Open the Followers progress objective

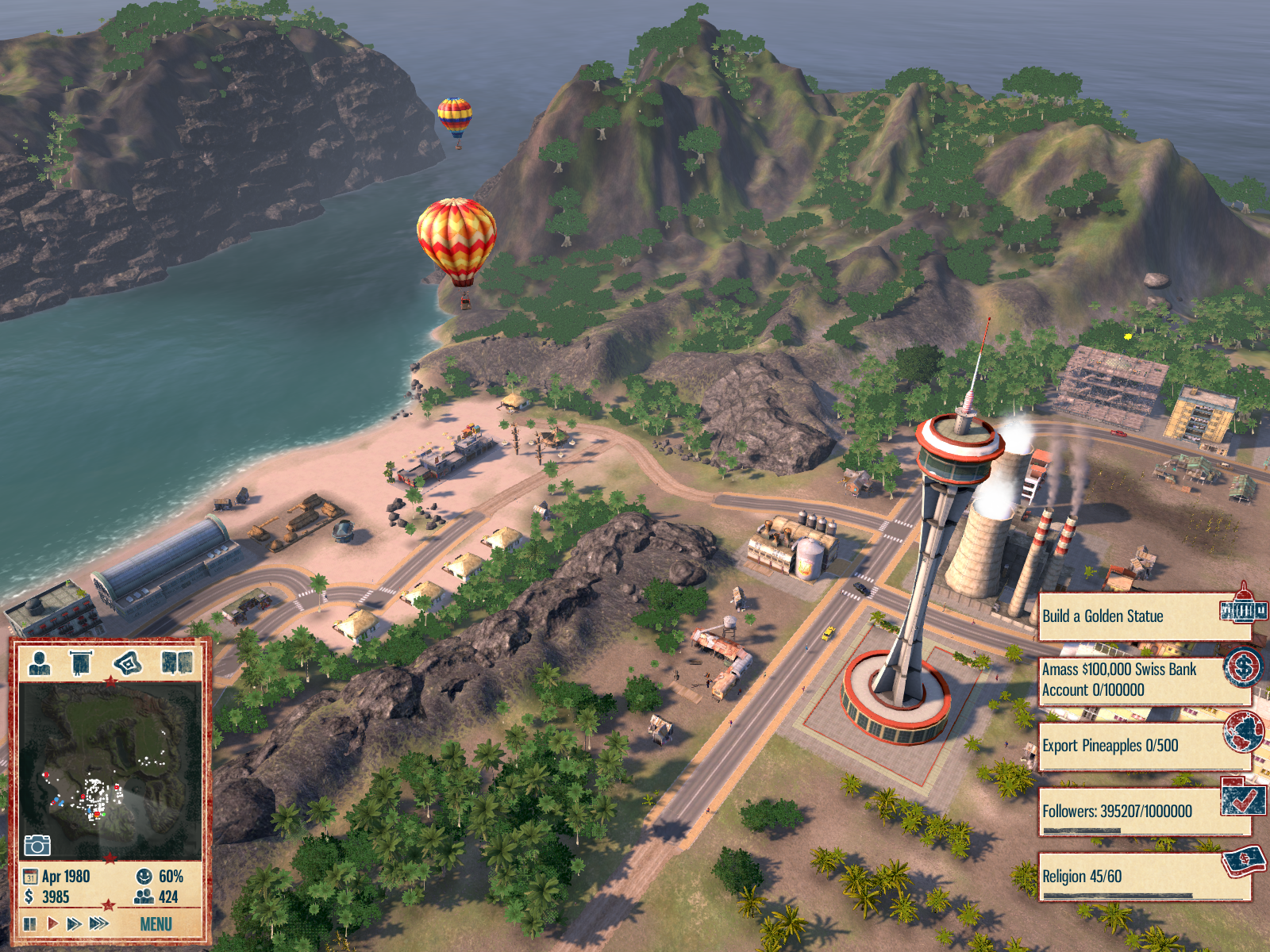[x=1143, y=812]
